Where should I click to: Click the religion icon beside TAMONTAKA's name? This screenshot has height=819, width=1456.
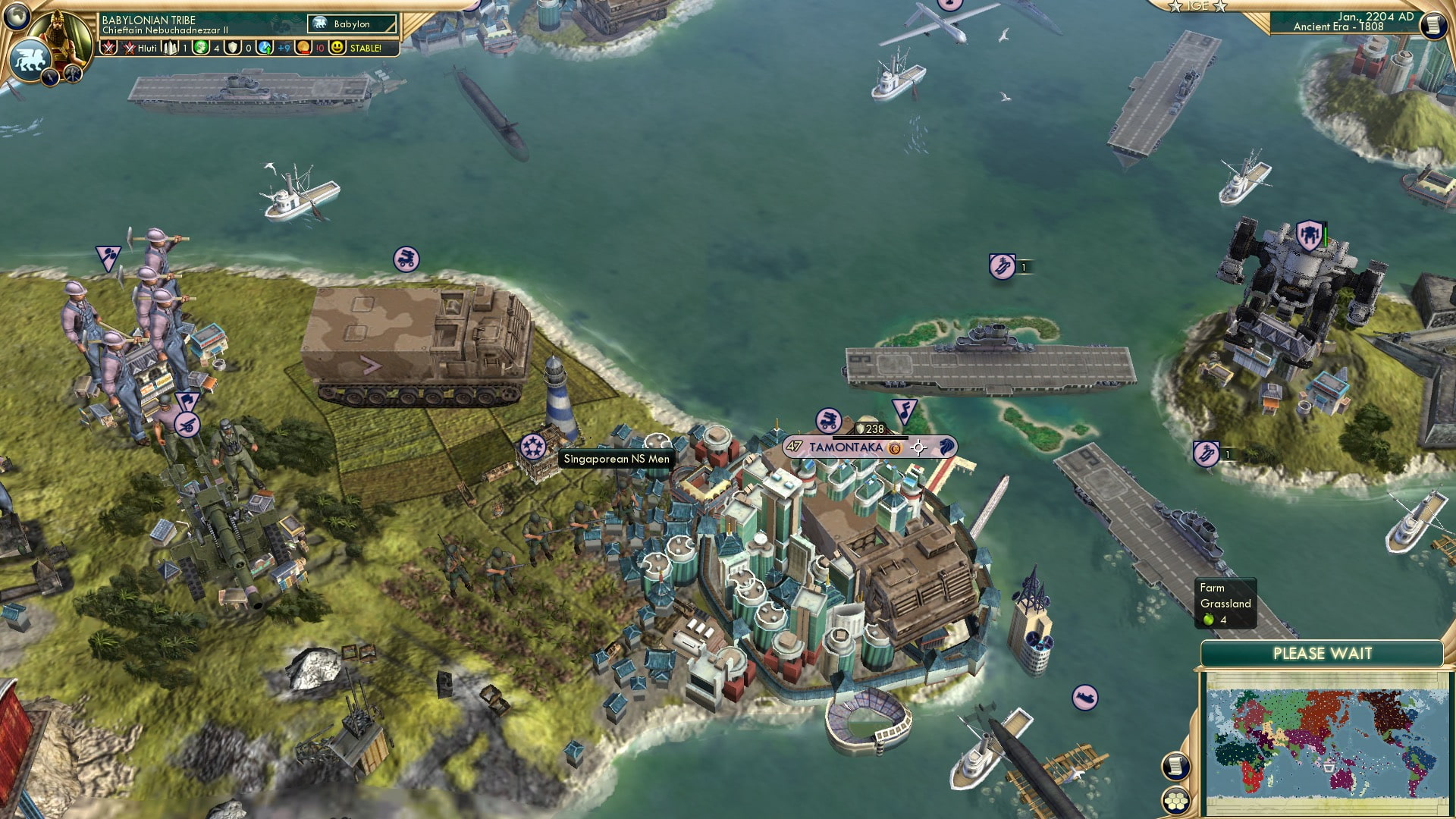click(895, 449)
